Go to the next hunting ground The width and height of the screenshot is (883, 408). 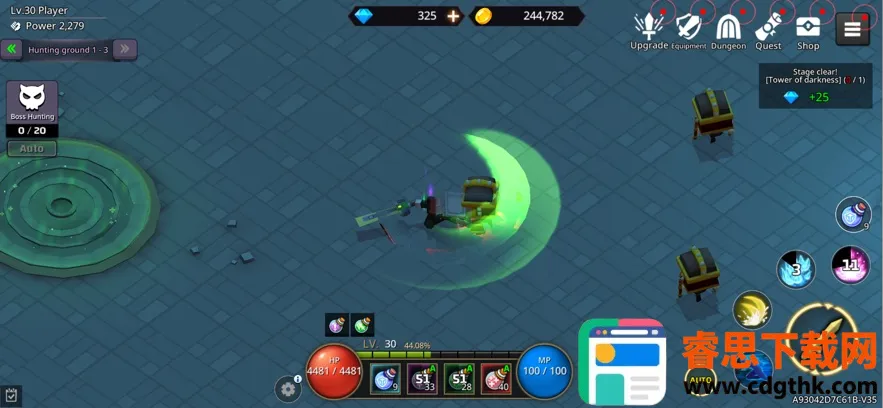[124, 49]
